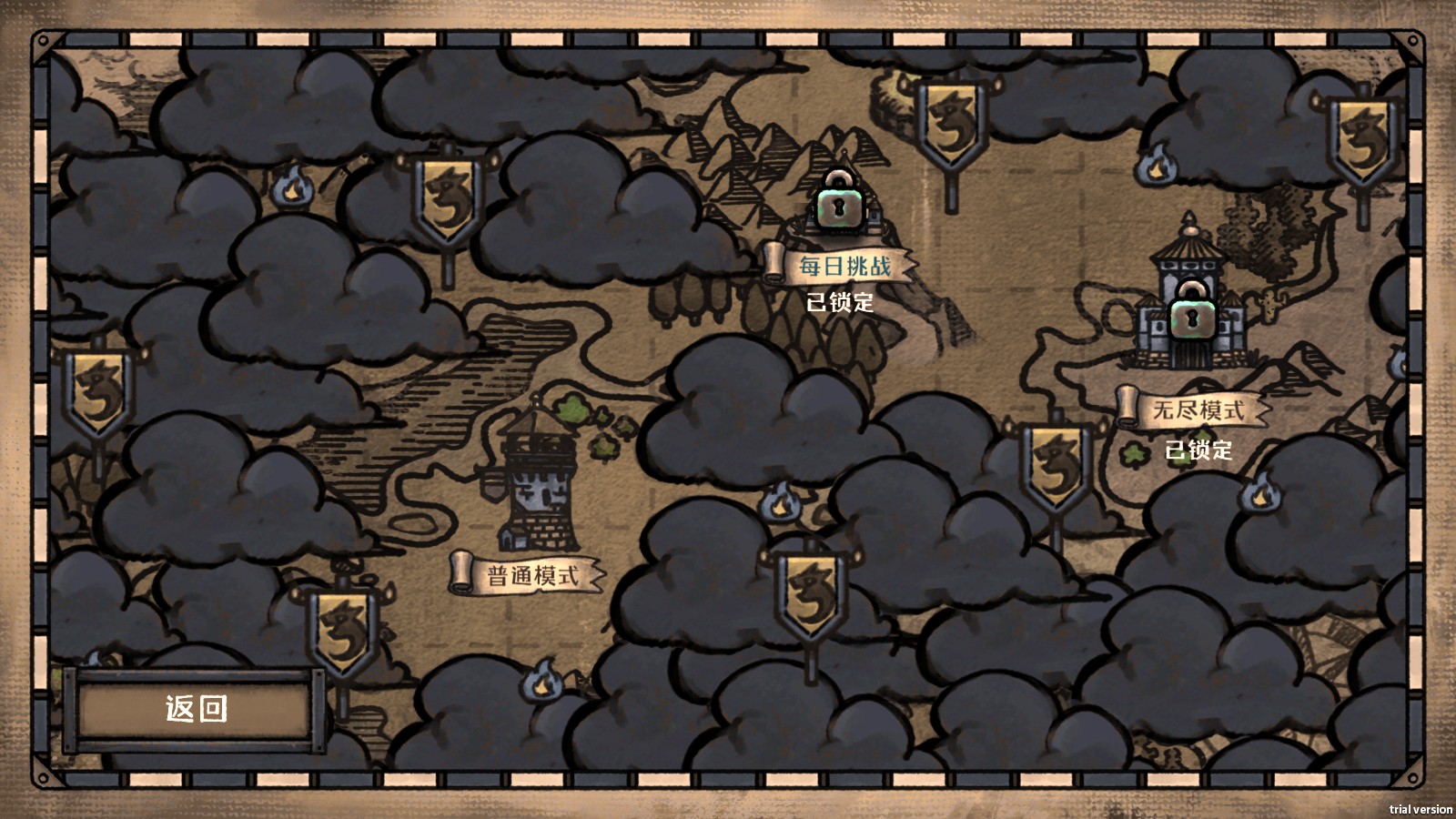Click the 返回 back button
Image resolution: width=1456 pixels, height=819 pixels.
tap(196, 709)
